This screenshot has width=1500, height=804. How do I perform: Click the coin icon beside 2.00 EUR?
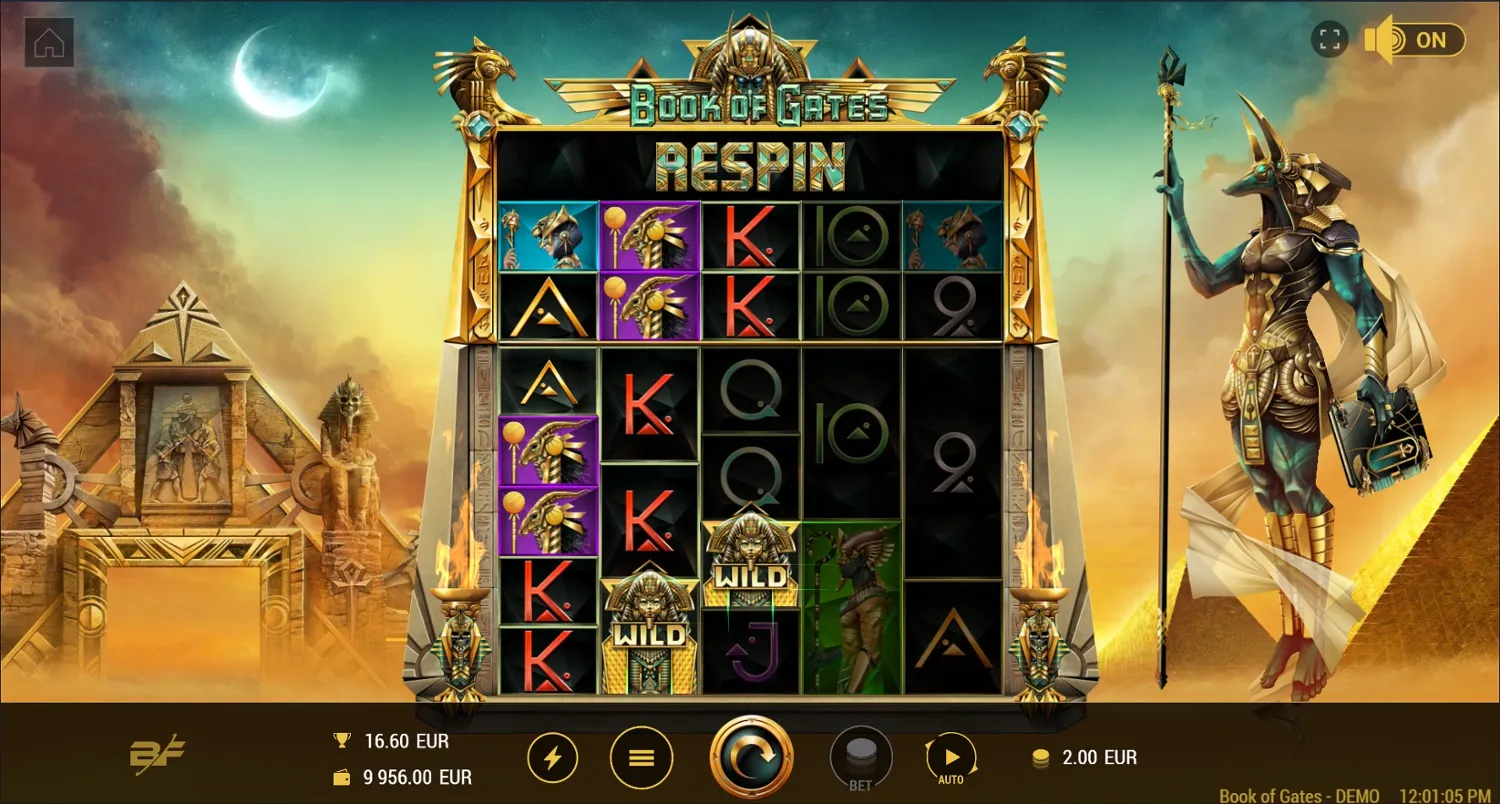1043,758
